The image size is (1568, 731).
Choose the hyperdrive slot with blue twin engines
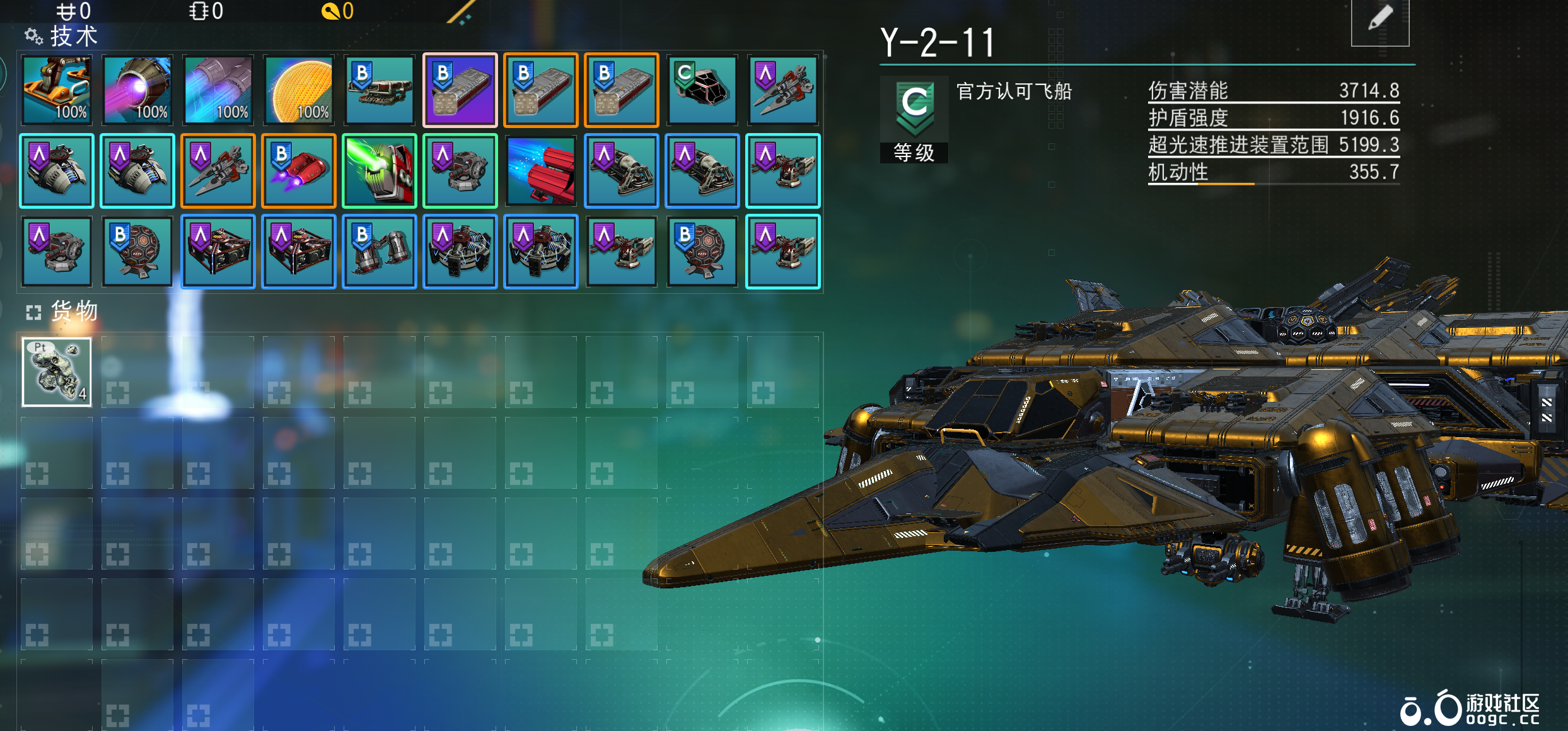coord(218,90)
